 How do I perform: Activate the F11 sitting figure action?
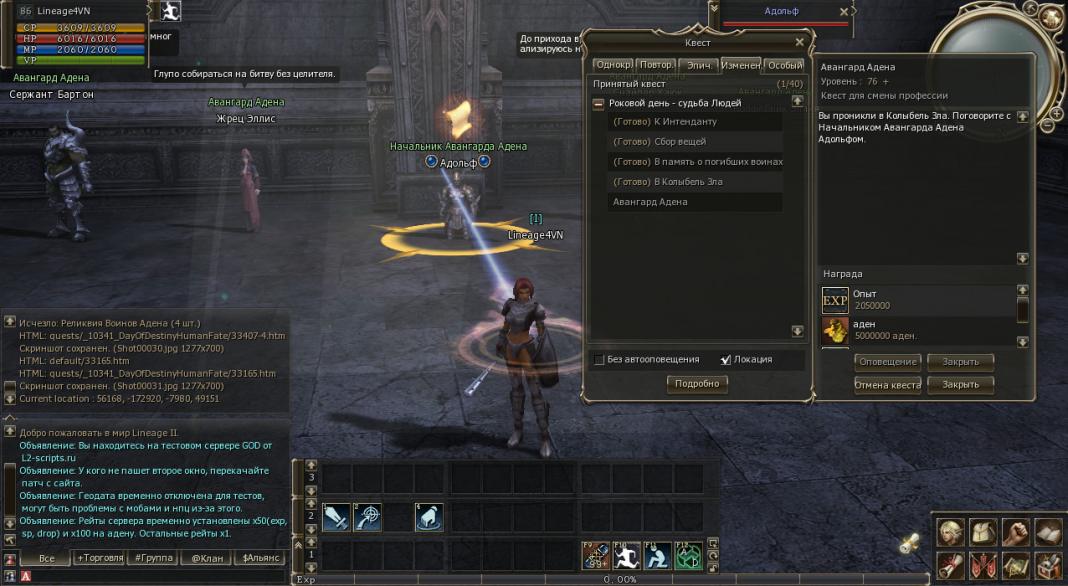(x=658, y=555)
